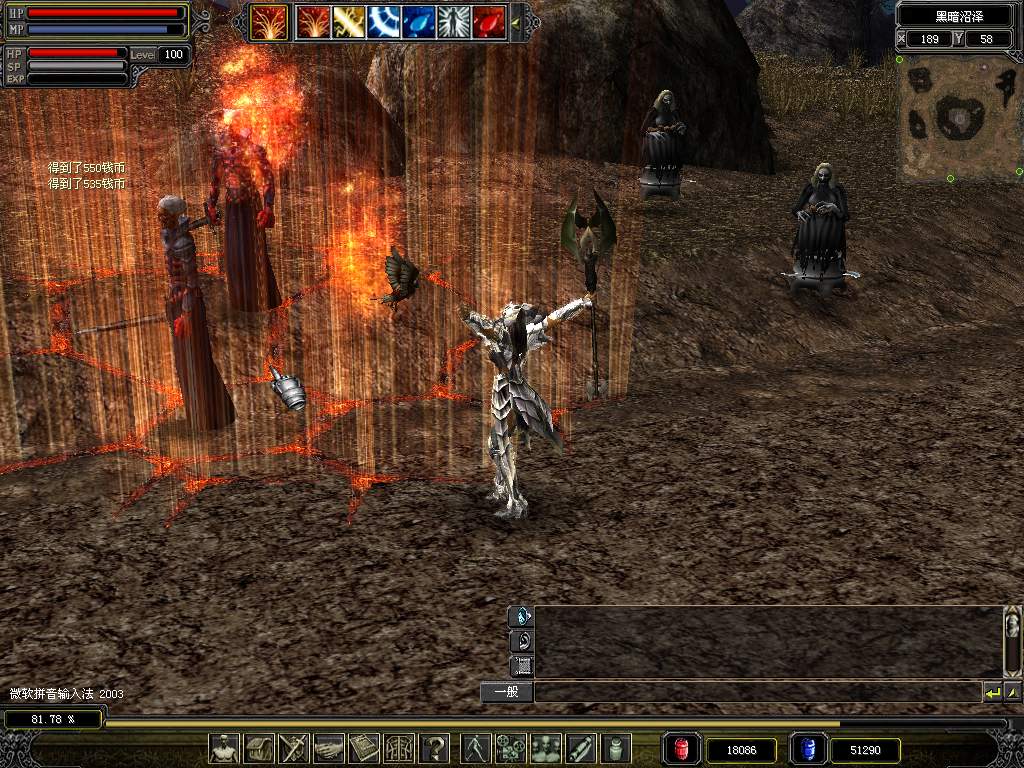Toggle the walking figure movement mode
The image size is (1024, 768).
[x=476, y=748]
